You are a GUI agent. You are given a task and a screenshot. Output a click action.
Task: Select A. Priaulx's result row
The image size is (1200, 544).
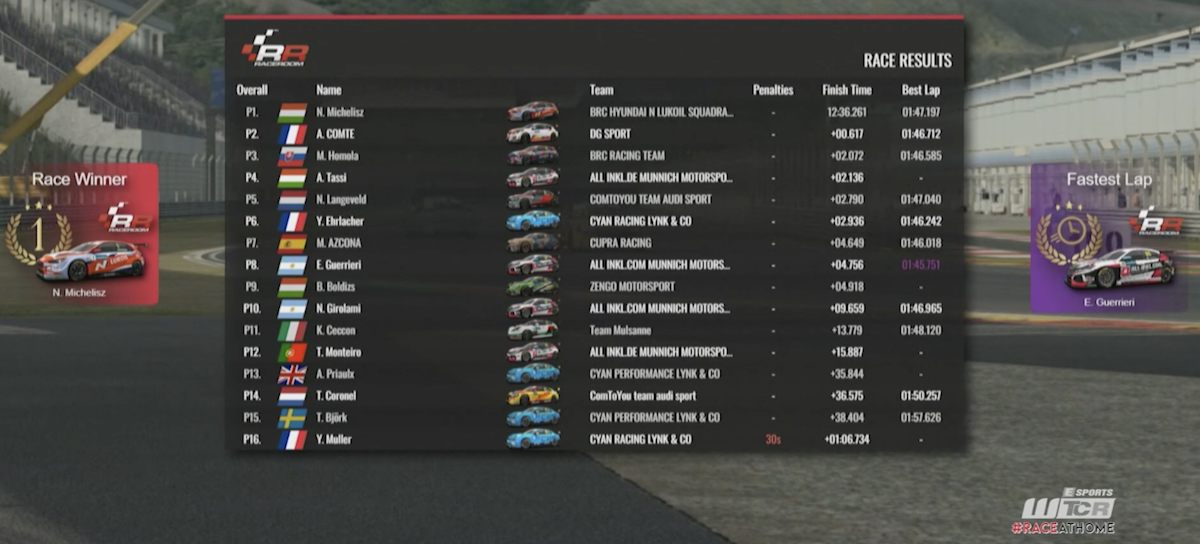(x=595, y=374)
